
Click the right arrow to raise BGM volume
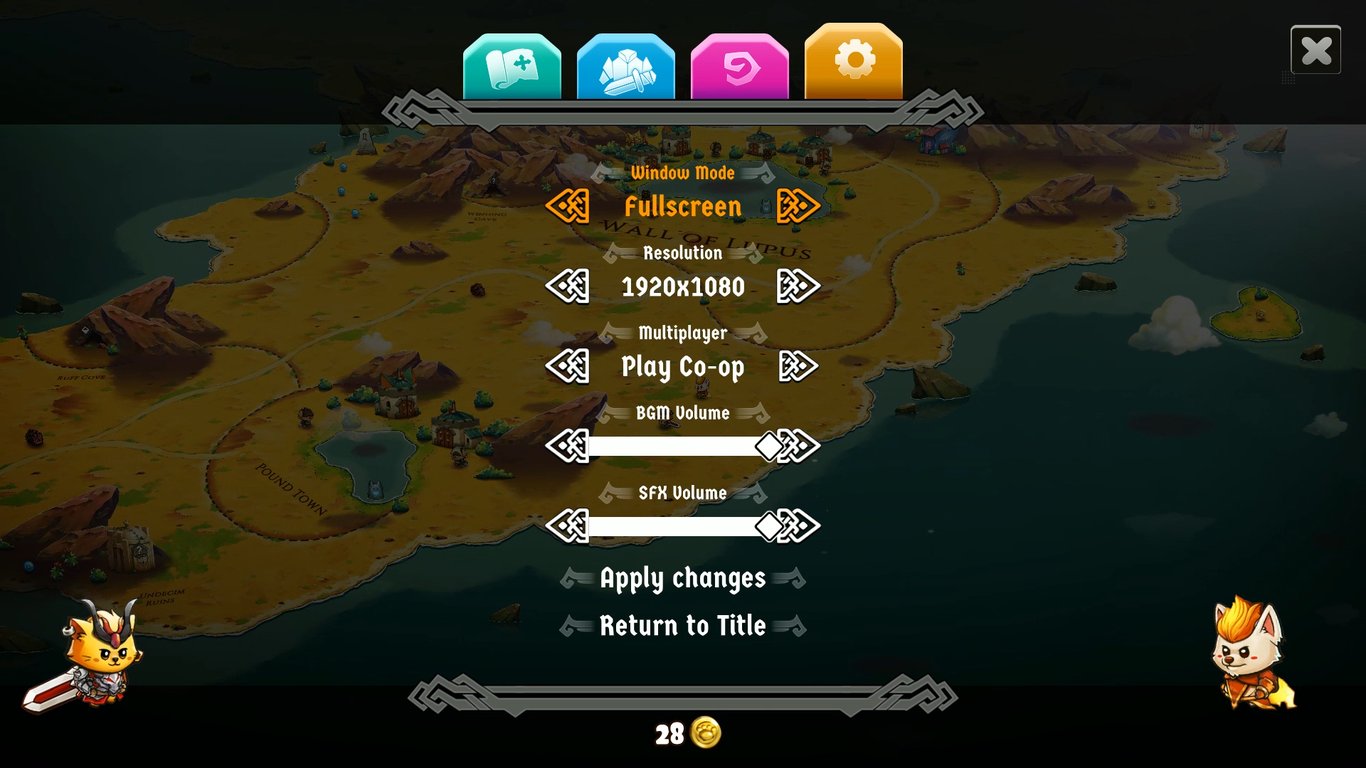[798, 445]
